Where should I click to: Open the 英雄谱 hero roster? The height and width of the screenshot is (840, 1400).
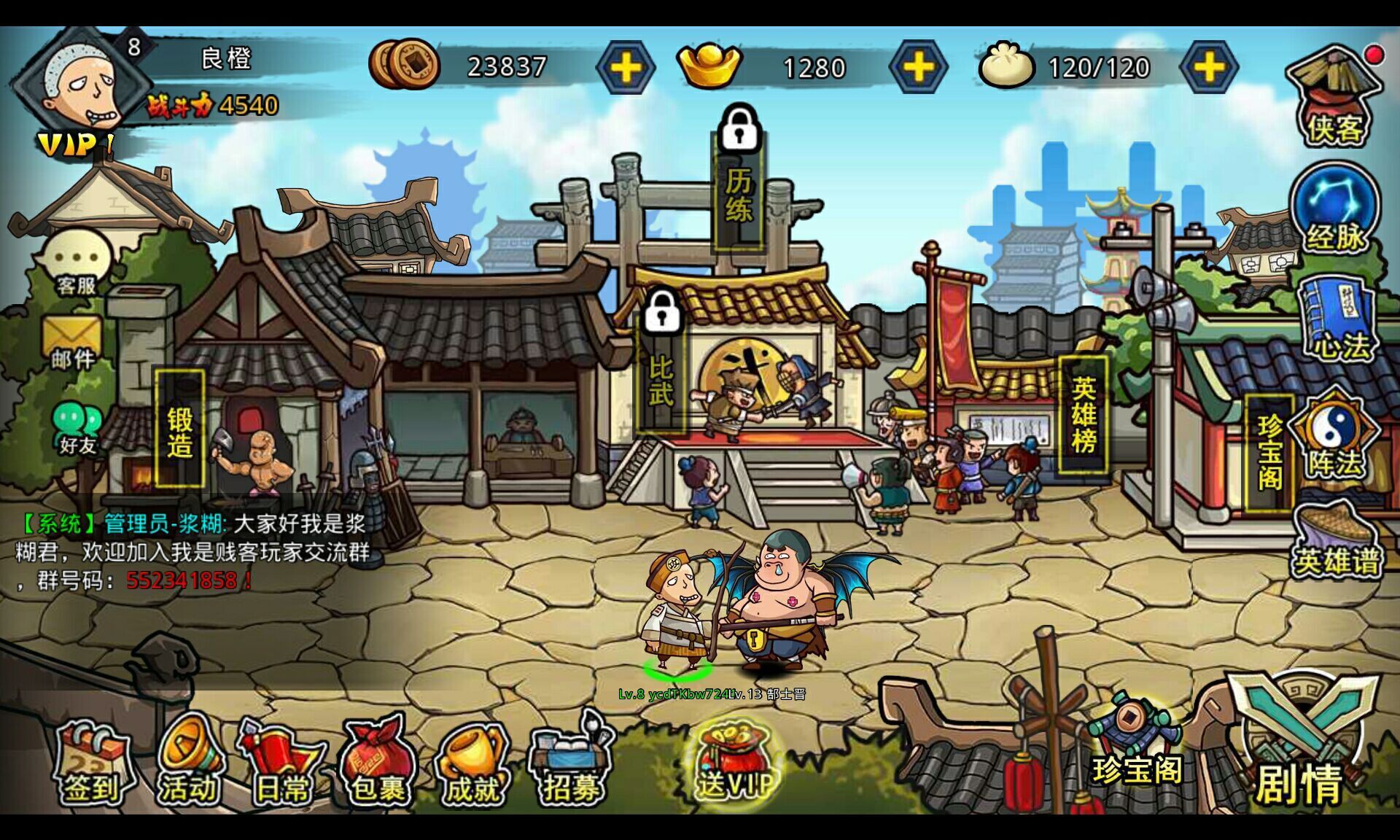[1336, 543]
